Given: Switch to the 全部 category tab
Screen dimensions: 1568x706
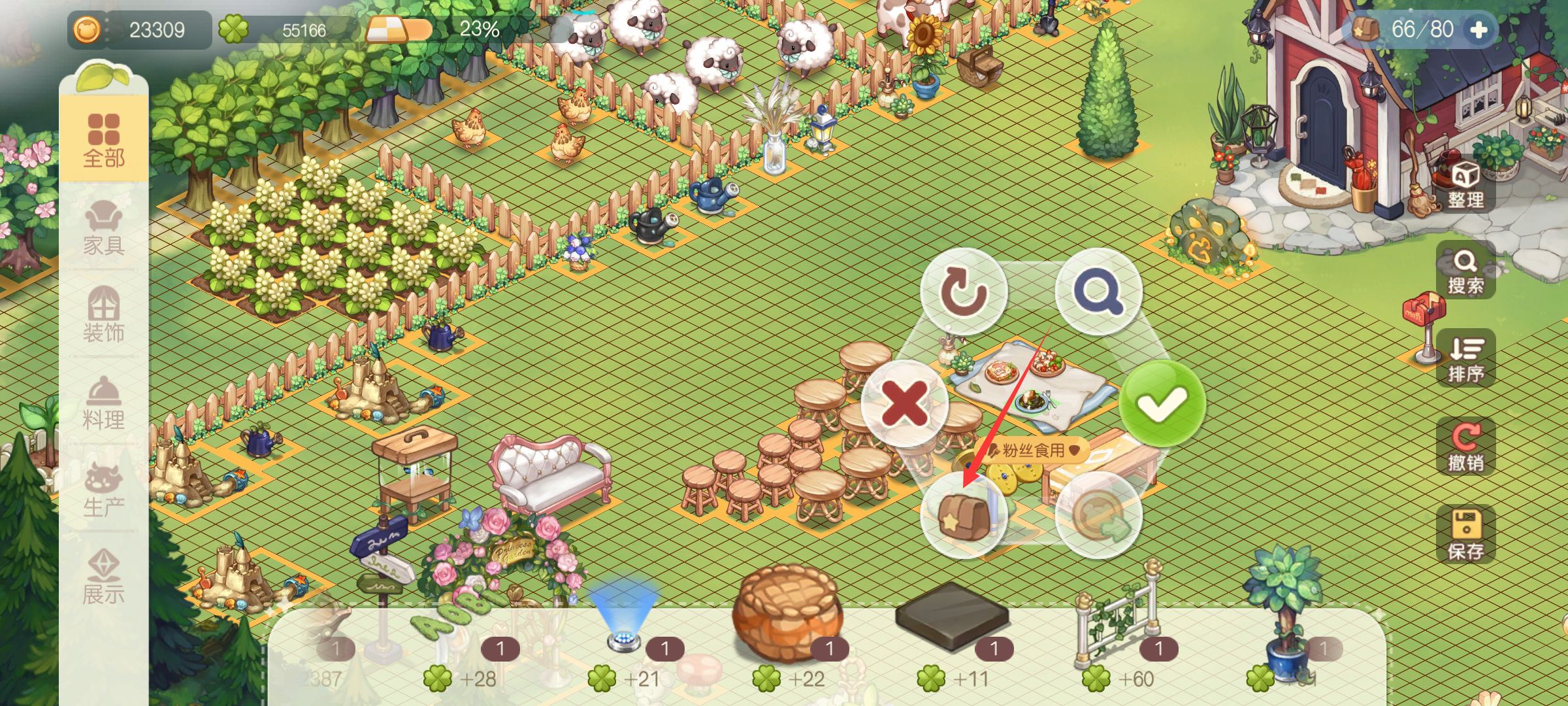Looking at the screenshot, I should tap(103, 140).
